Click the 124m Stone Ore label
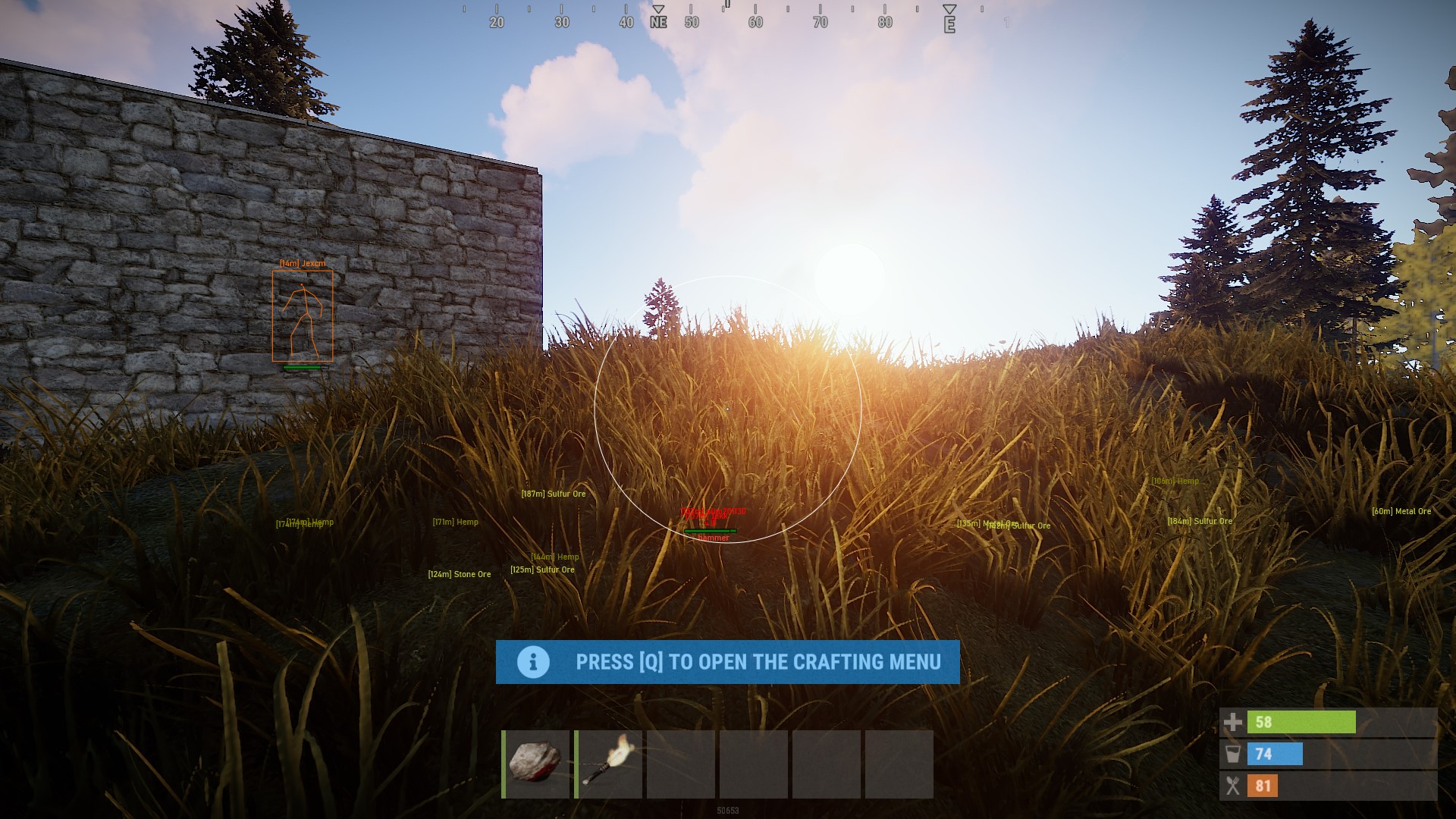 pyautogui.click(x=458, y=574)
